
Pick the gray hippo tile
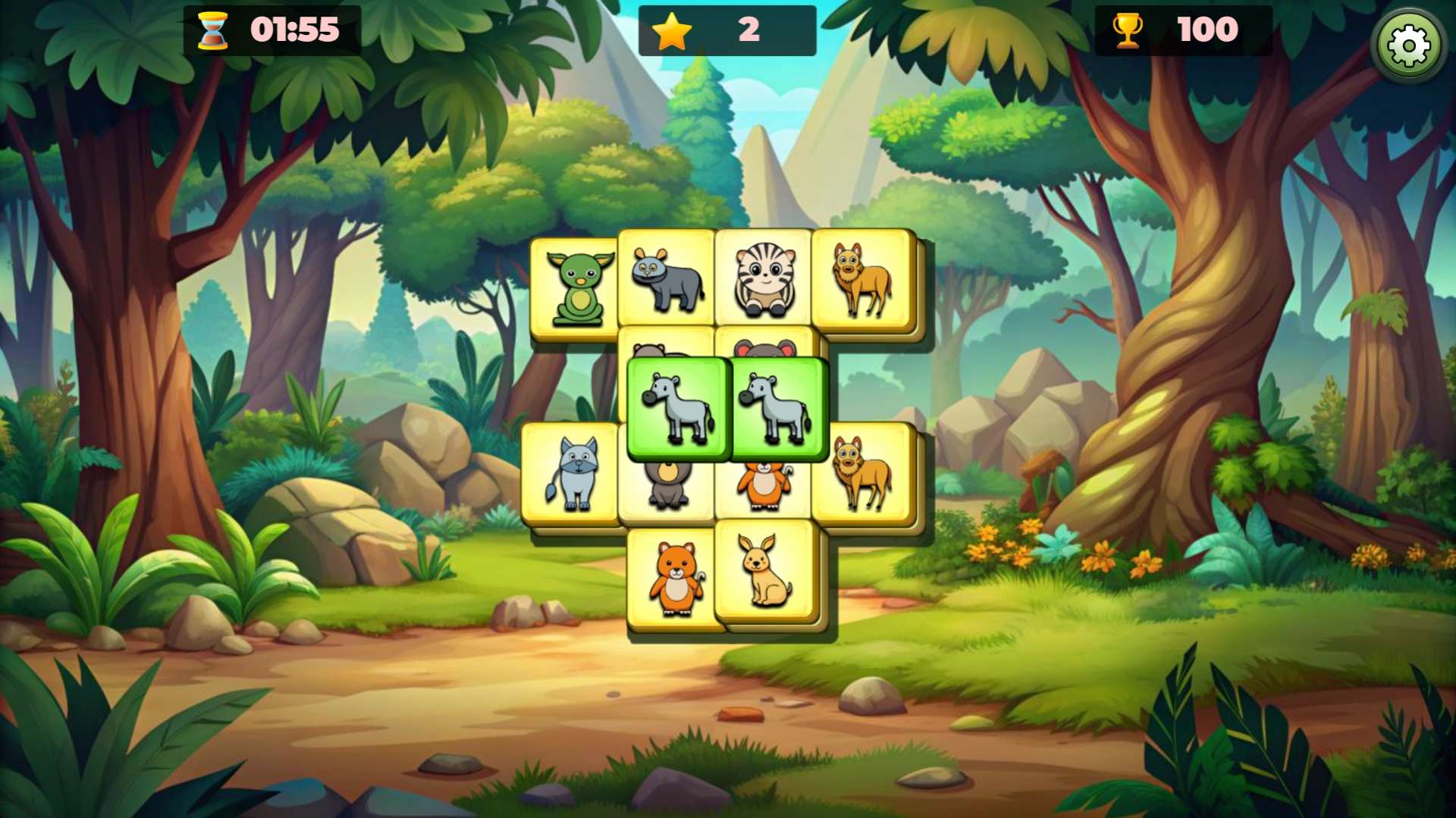pyautogui.click(x=667, y=279)
